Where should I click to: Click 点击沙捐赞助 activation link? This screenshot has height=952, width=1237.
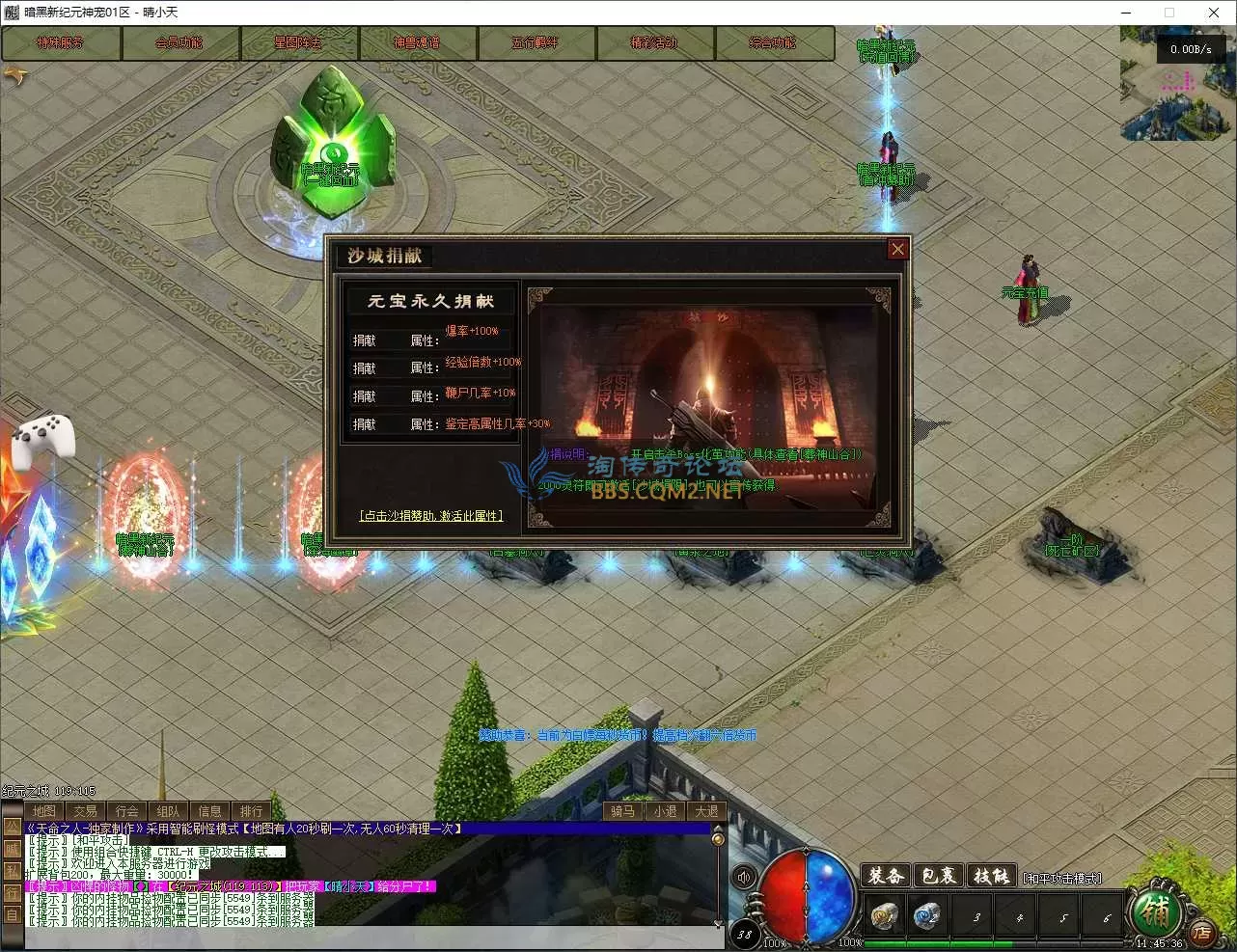[431, 516]
